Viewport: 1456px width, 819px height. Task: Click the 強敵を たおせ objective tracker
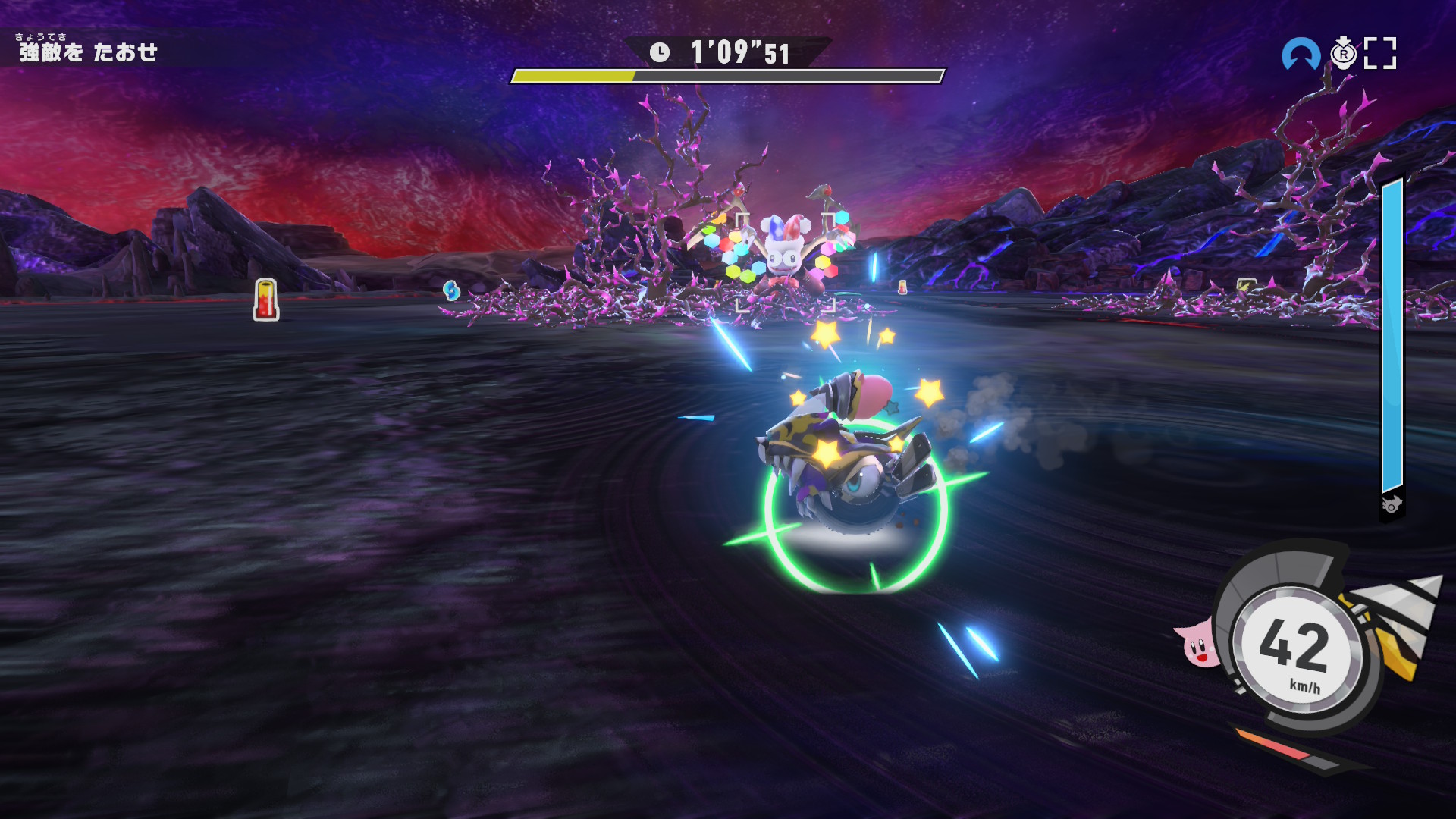[x=88, y=52]
